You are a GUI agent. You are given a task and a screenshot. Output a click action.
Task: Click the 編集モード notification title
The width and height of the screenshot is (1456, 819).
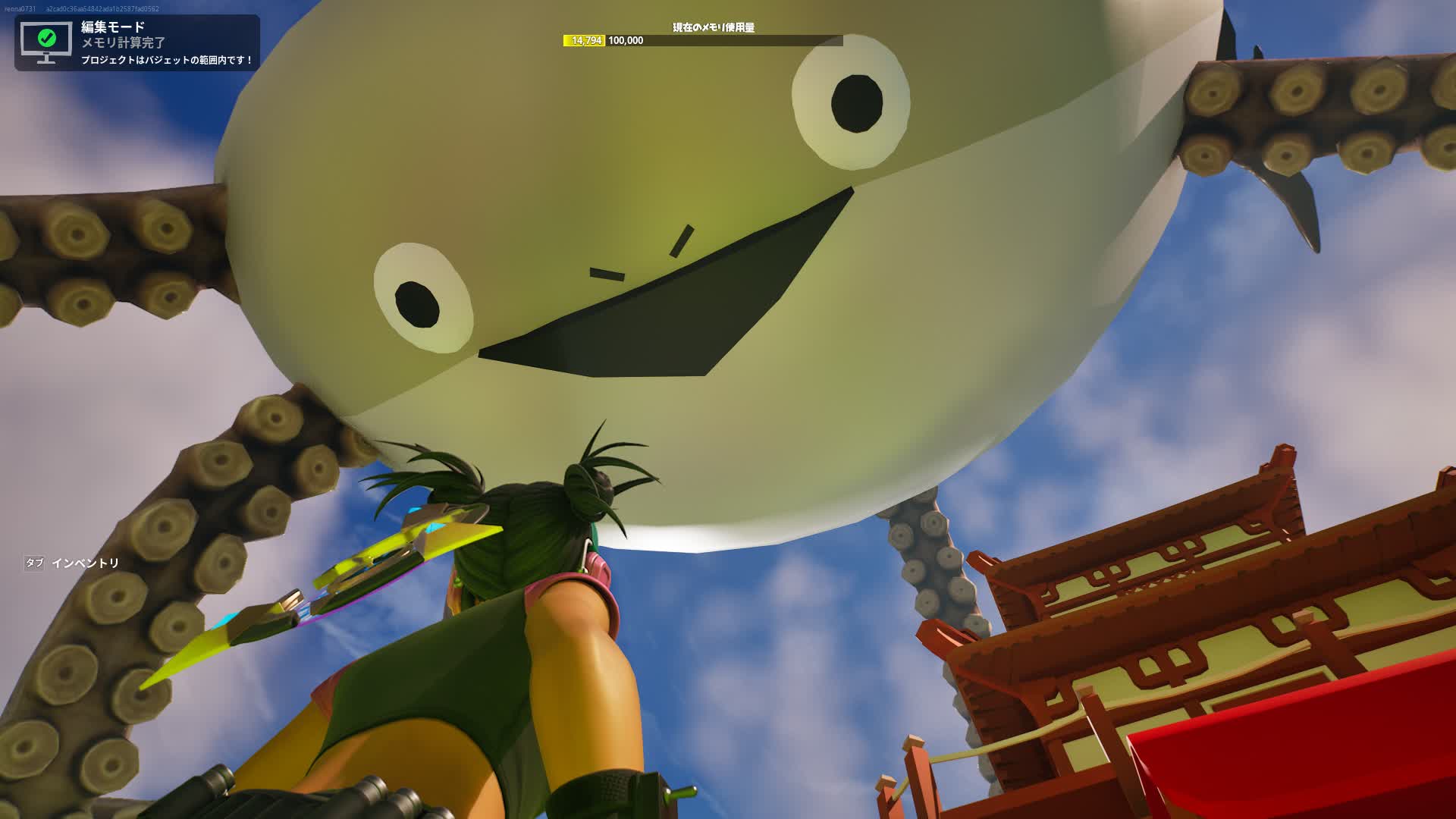pyautogui.click(x=111, y=25)
